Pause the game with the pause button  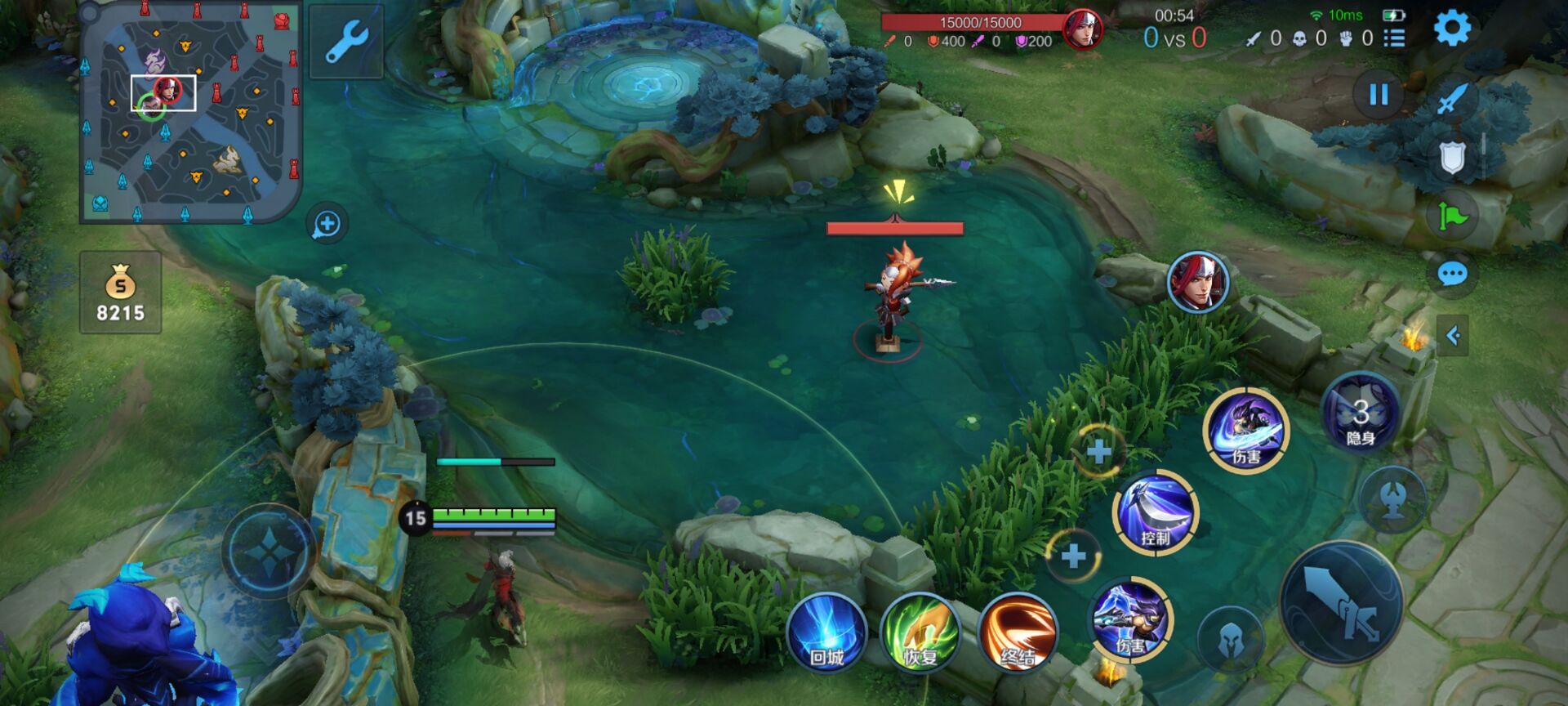click(1379, 95)
